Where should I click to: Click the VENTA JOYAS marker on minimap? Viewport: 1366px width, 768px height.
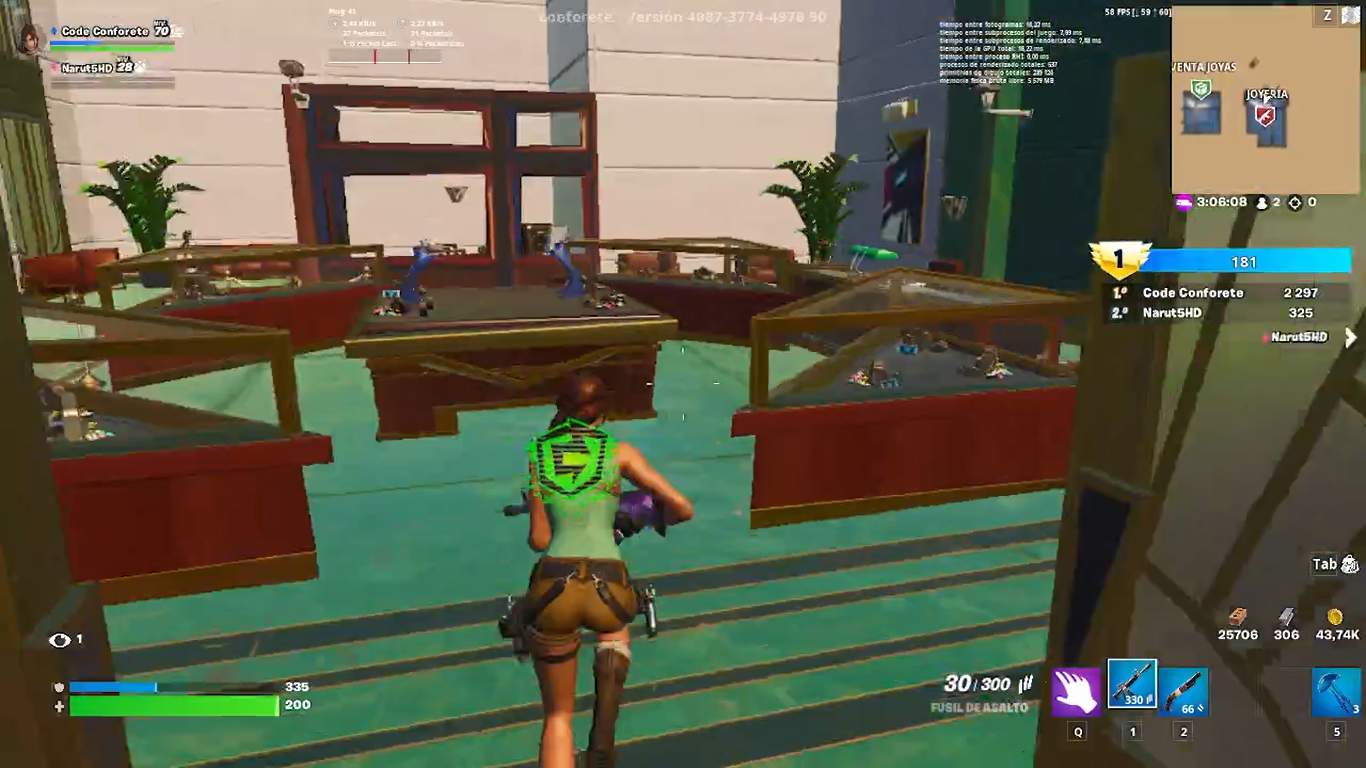[1201, 91]
